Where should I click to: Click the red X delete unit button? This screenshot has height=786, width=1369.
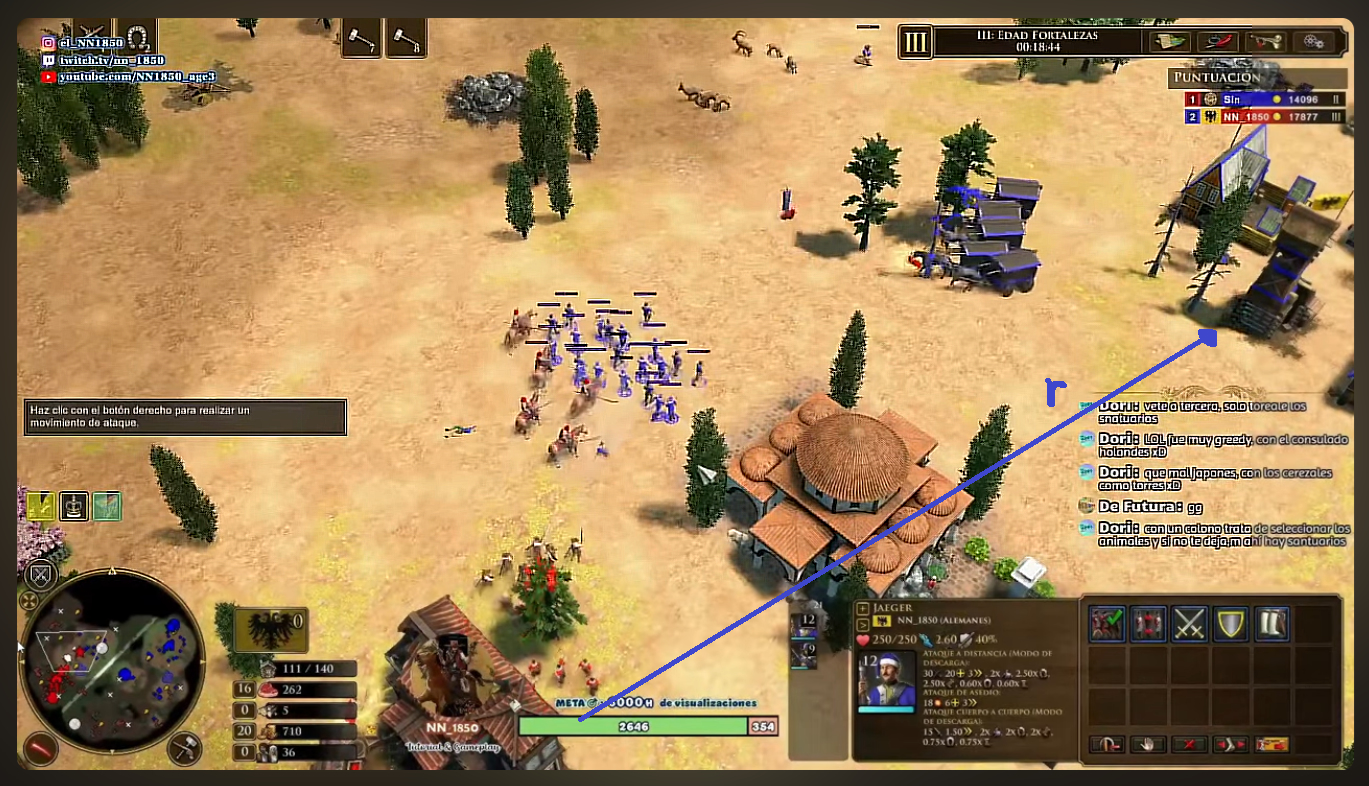1188,744
